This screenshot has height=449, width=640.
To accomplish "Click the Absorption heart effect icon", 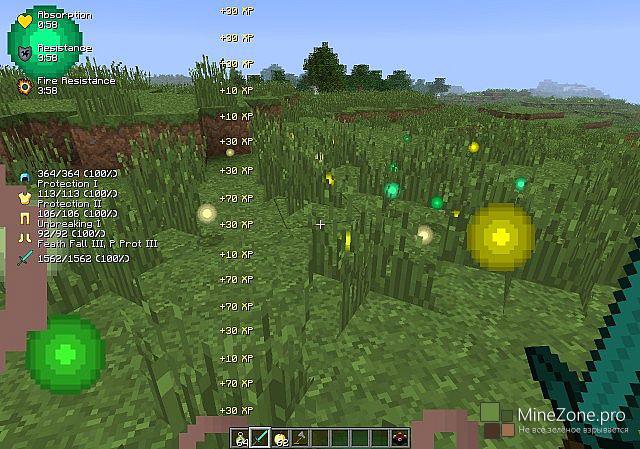I will click(x=25, y=20).
